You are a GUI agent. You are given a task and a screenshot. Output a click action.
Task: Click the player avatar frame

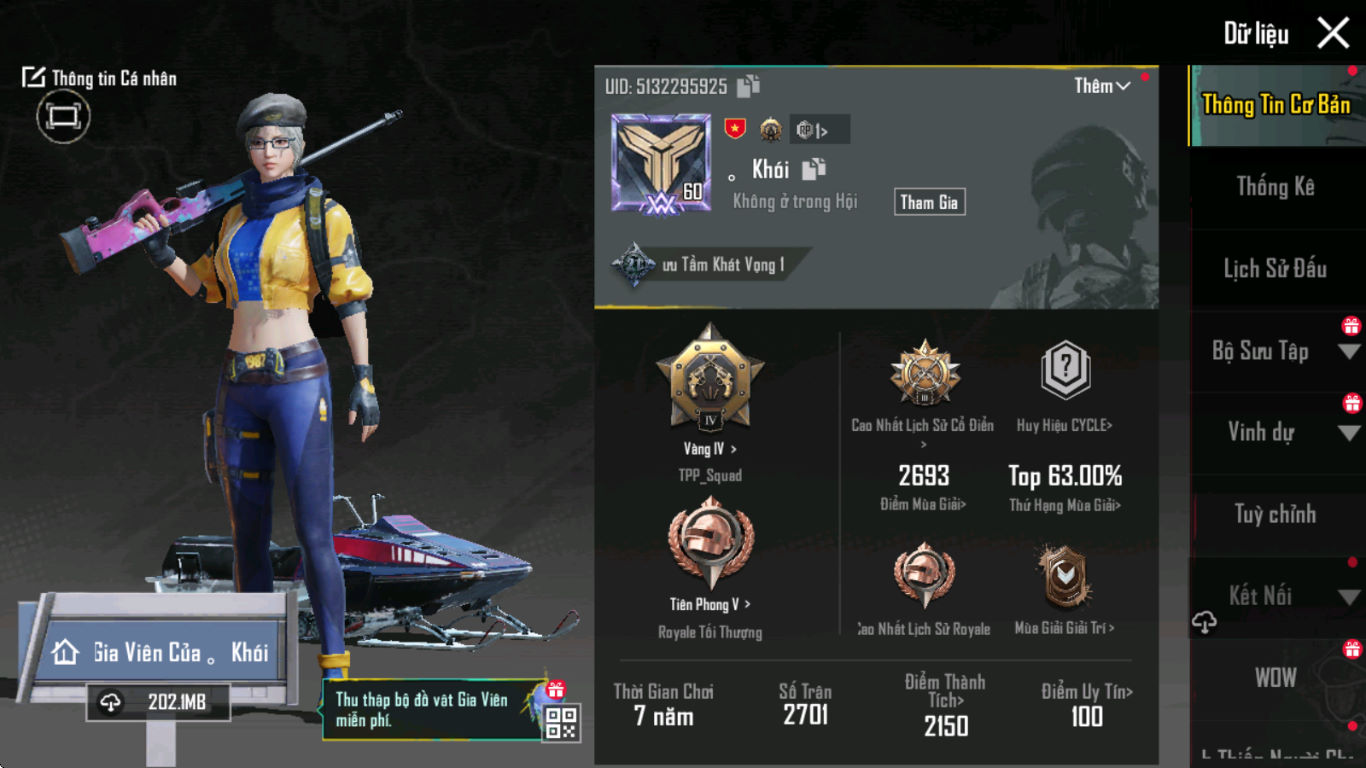point(661,162)
